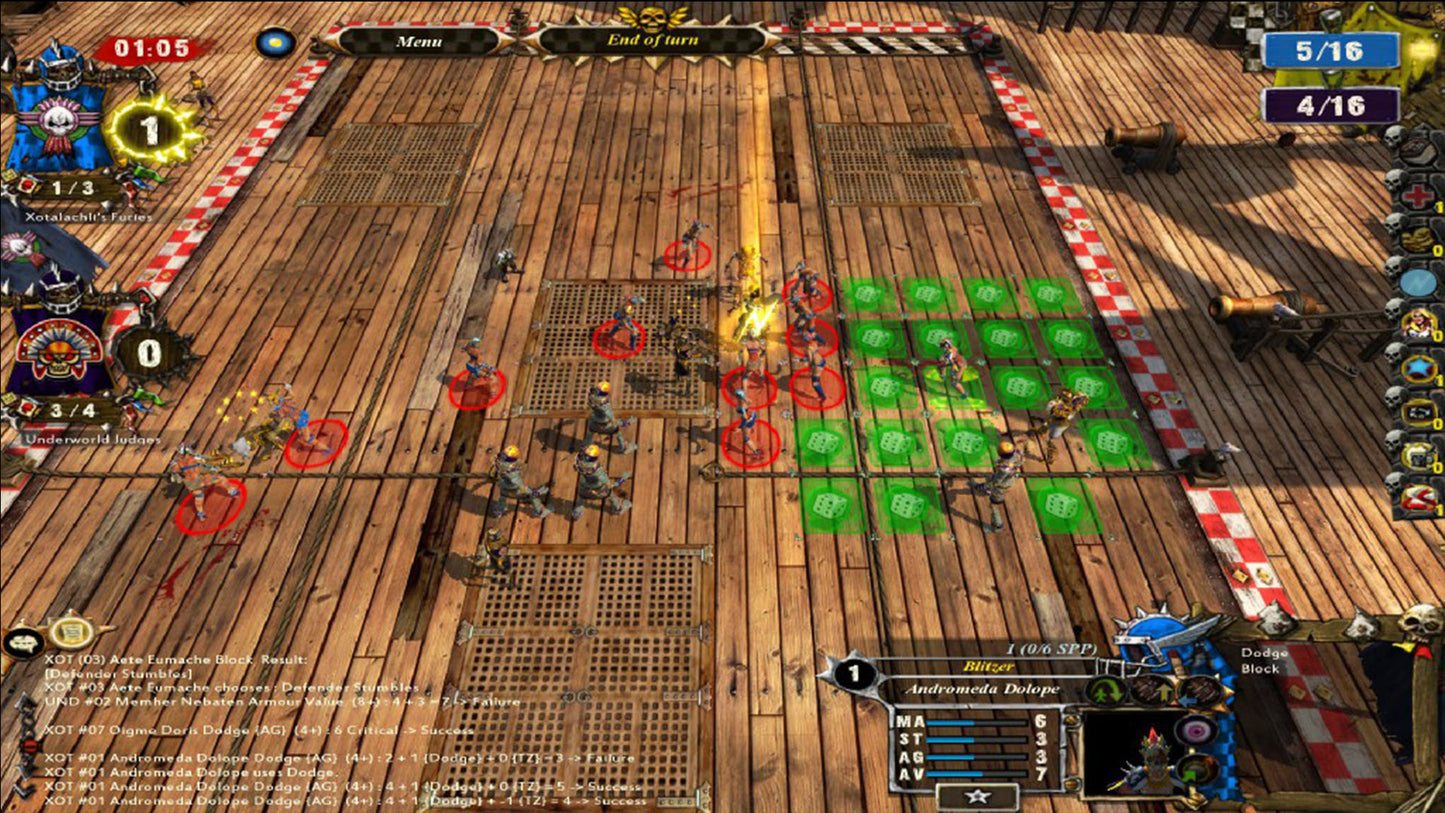Select the gold coins bribe inducement icon
1445x813 pixels.
[x=1415, y=240]
